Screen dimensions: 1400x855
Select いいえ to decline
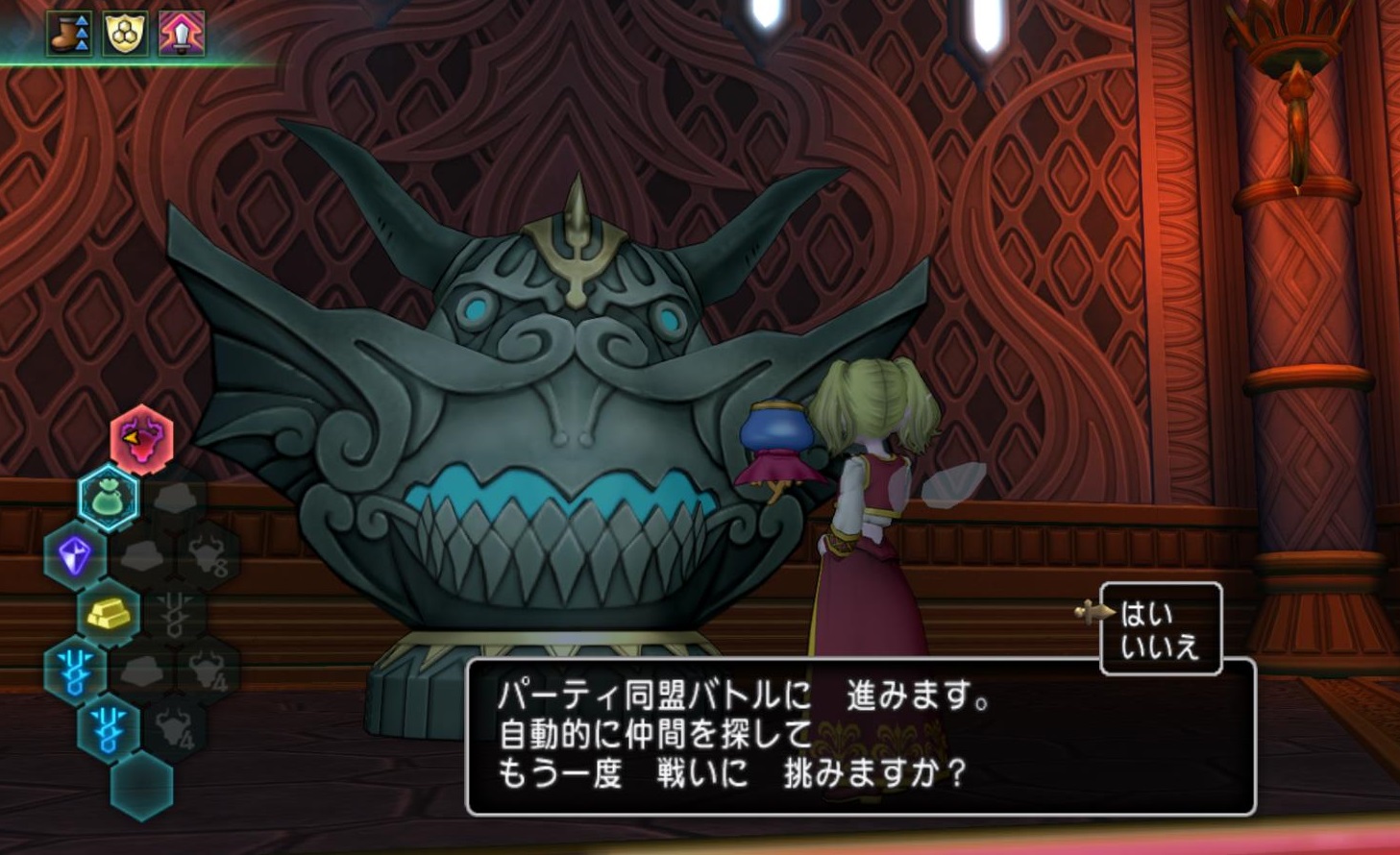tap(1160, 647)
